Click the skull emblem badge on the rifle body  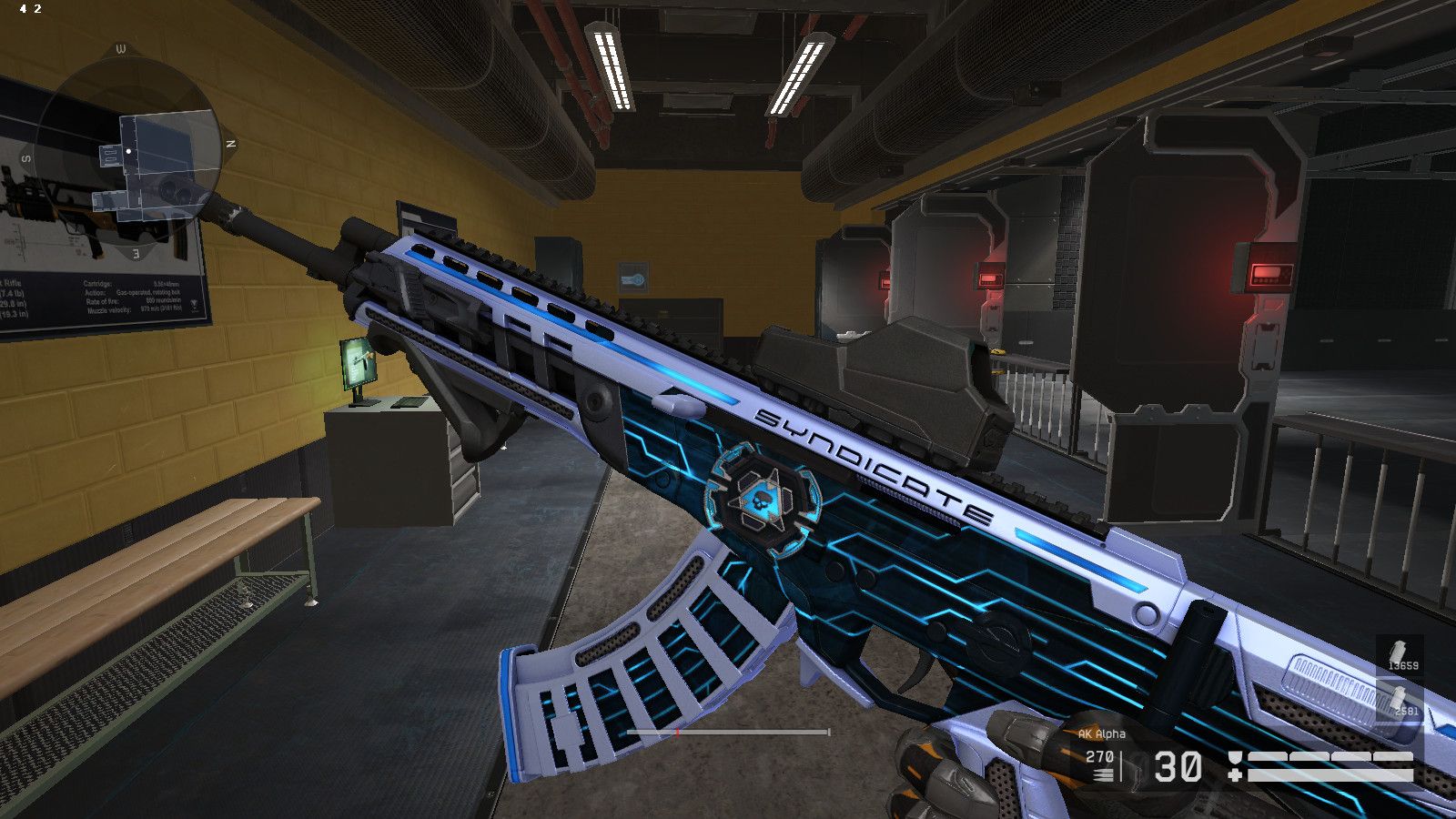coord(764,500)
